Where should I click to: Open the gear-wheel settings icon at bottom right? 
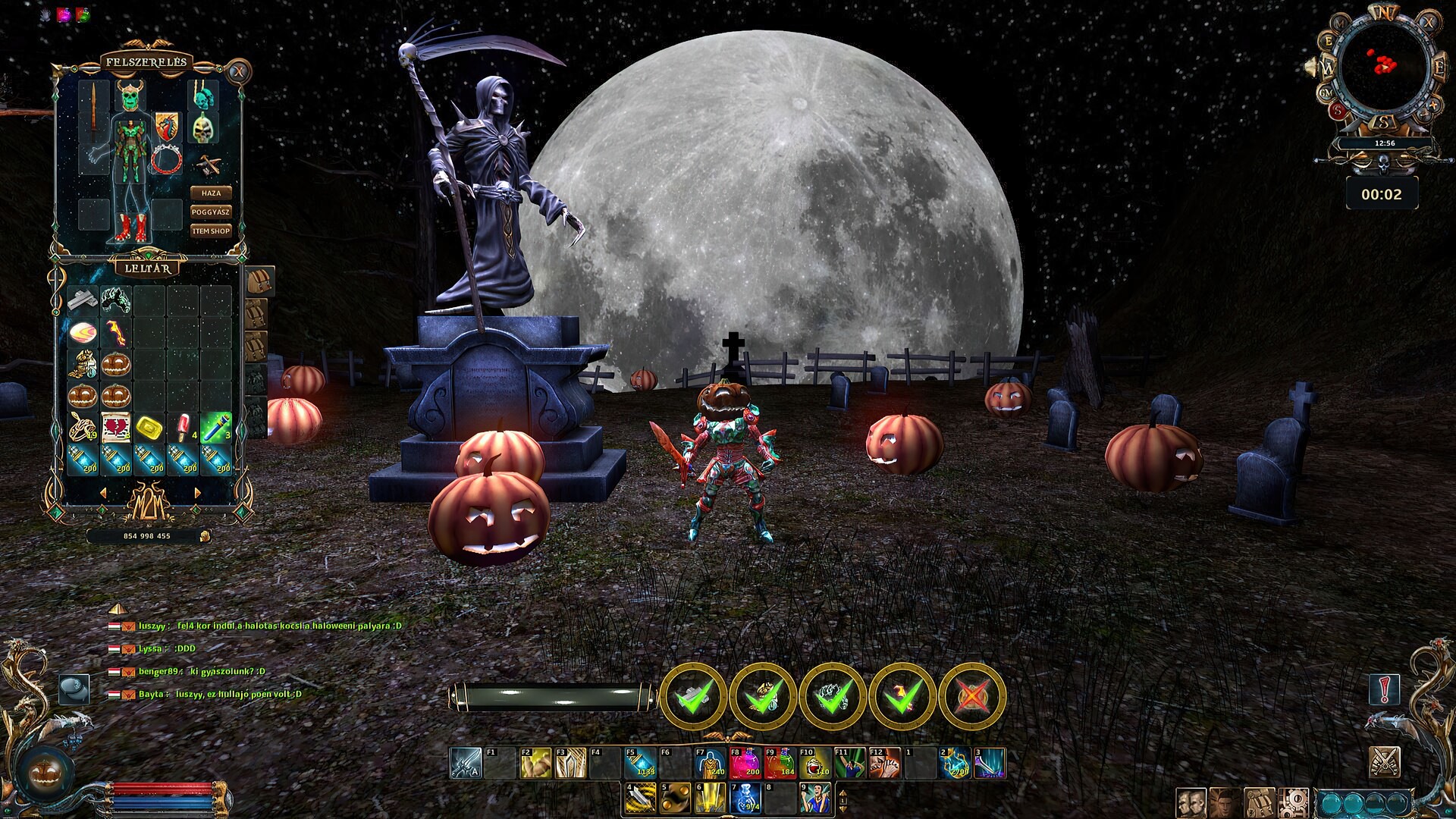[x=1294, y=802]
